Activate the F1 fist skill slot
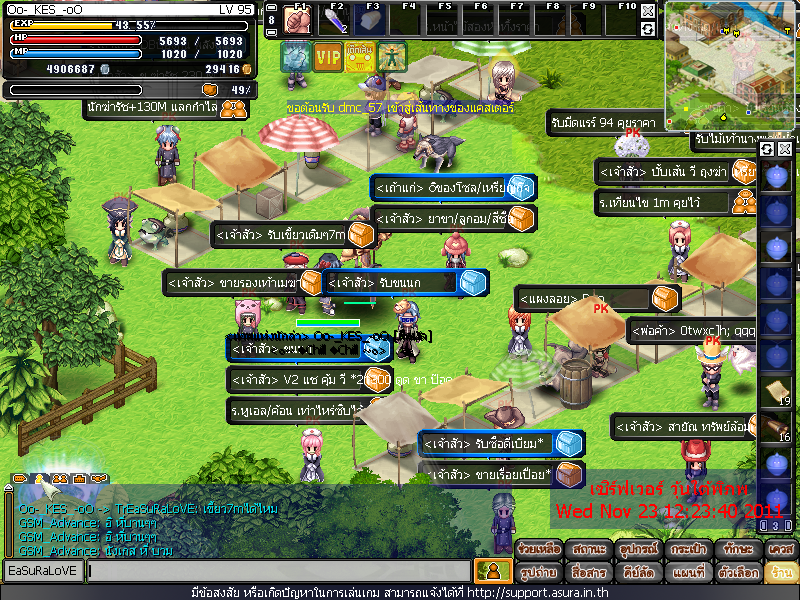Viewport: 800px width, 600px height. point(297,21)
